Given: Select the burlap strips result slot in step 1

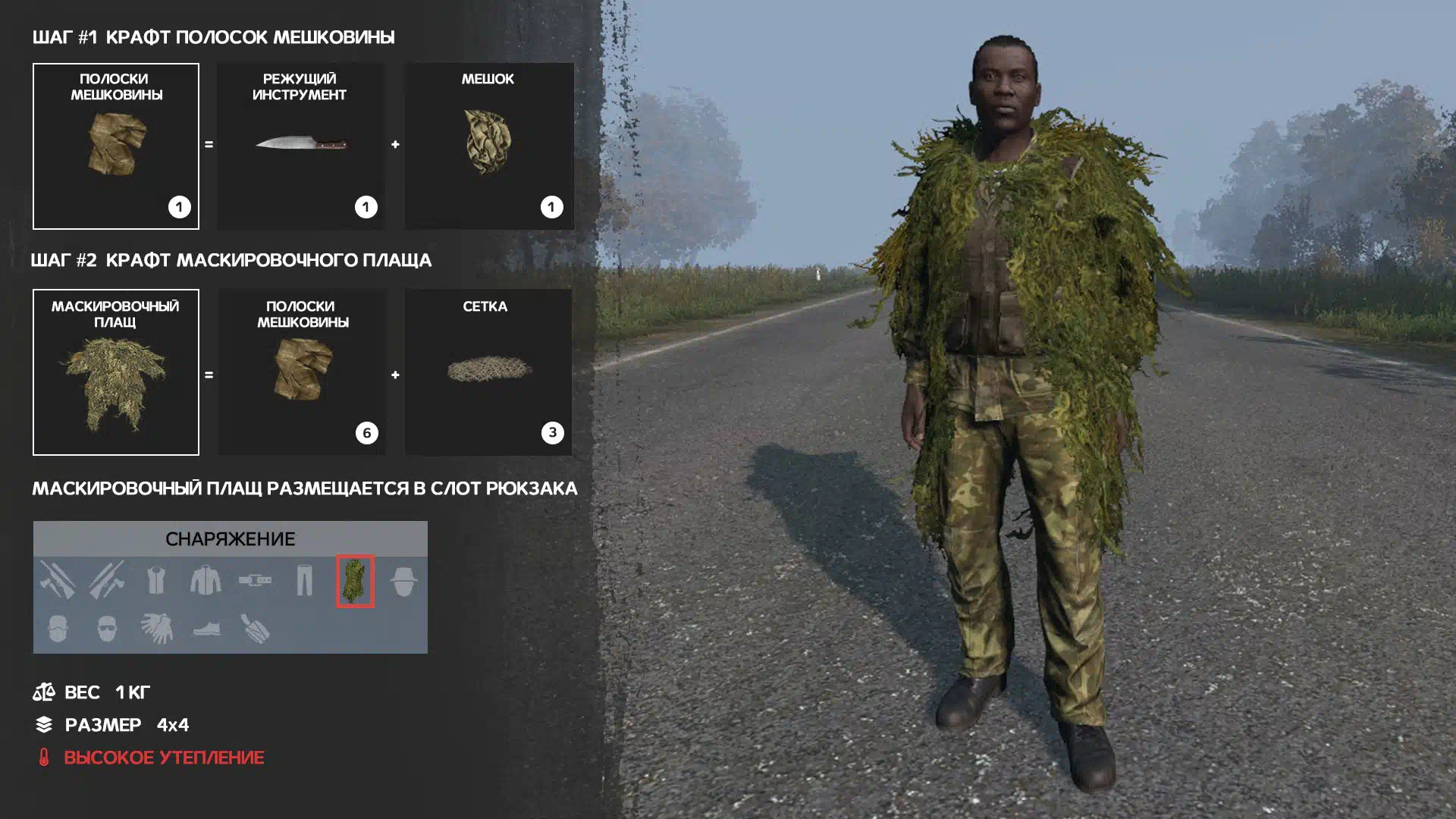Looking at the screenshot, I should point(116,146).
